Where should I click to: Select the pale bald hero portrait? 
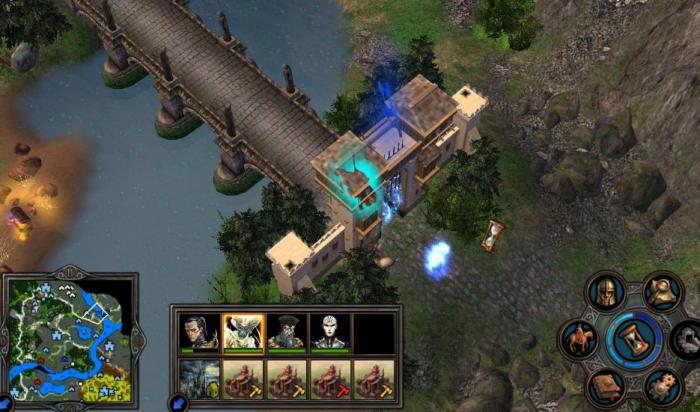coord(330,333)
